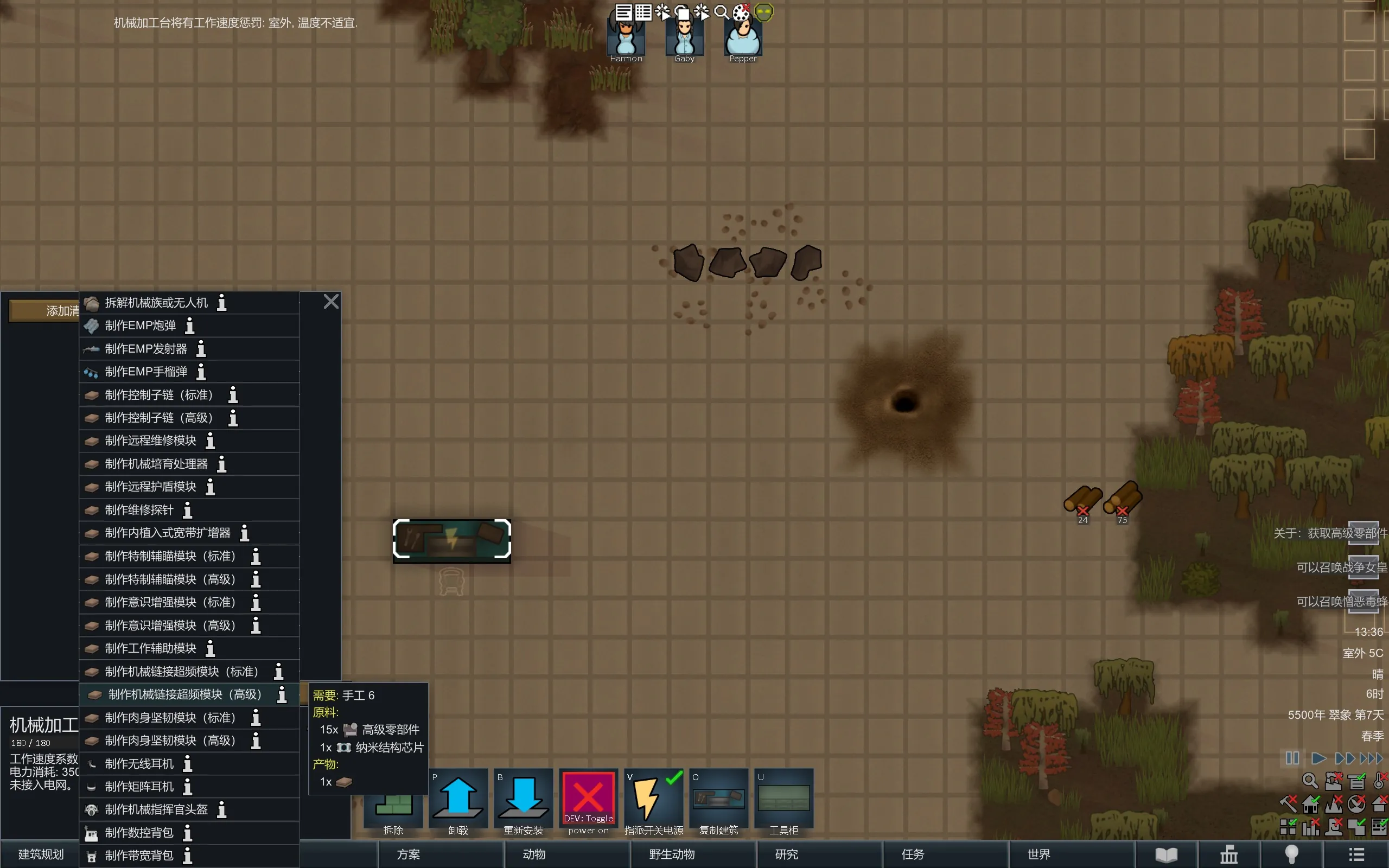Select 制作机械指挥官头盔 recipe
Viewport: 1389px width, 868px height.
tap(156, 809)
